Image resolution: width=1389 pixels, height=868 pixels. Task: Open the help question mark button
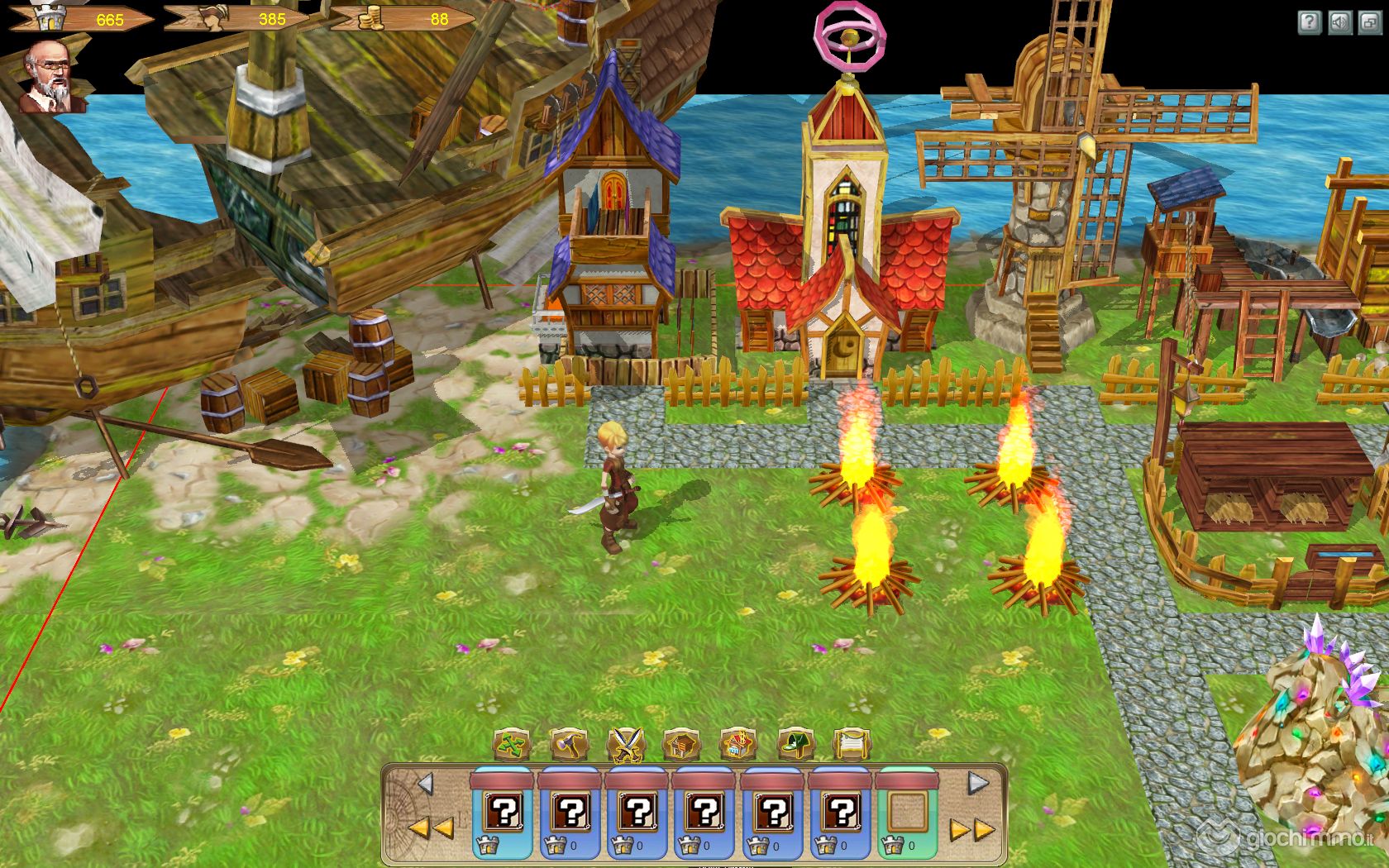tap(1310, 22)
